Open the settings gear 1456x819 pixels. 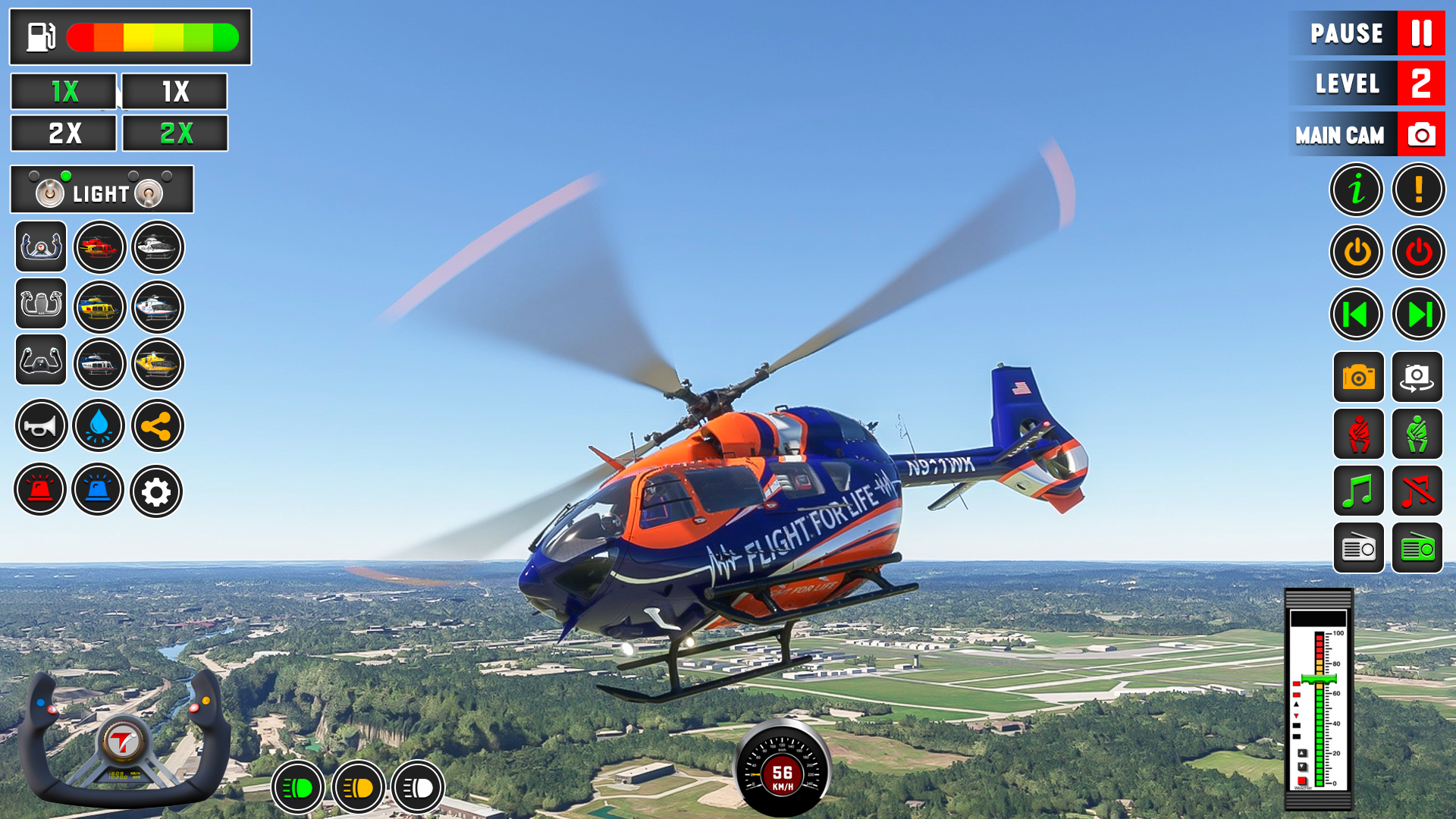pyautogui.click(x=157, y=491)
